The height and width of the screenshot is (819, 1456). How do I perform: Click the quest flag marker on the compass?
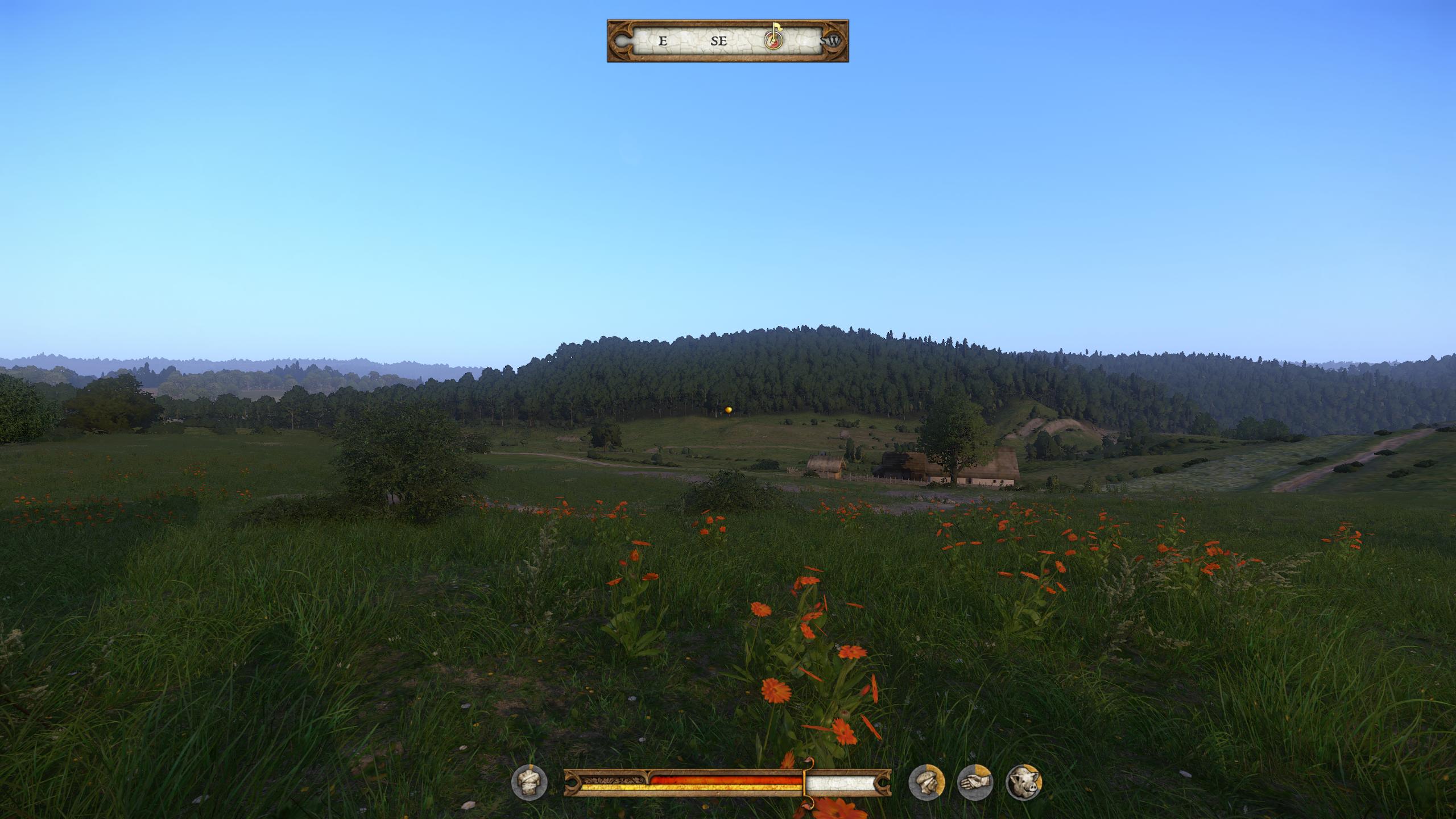773,38
